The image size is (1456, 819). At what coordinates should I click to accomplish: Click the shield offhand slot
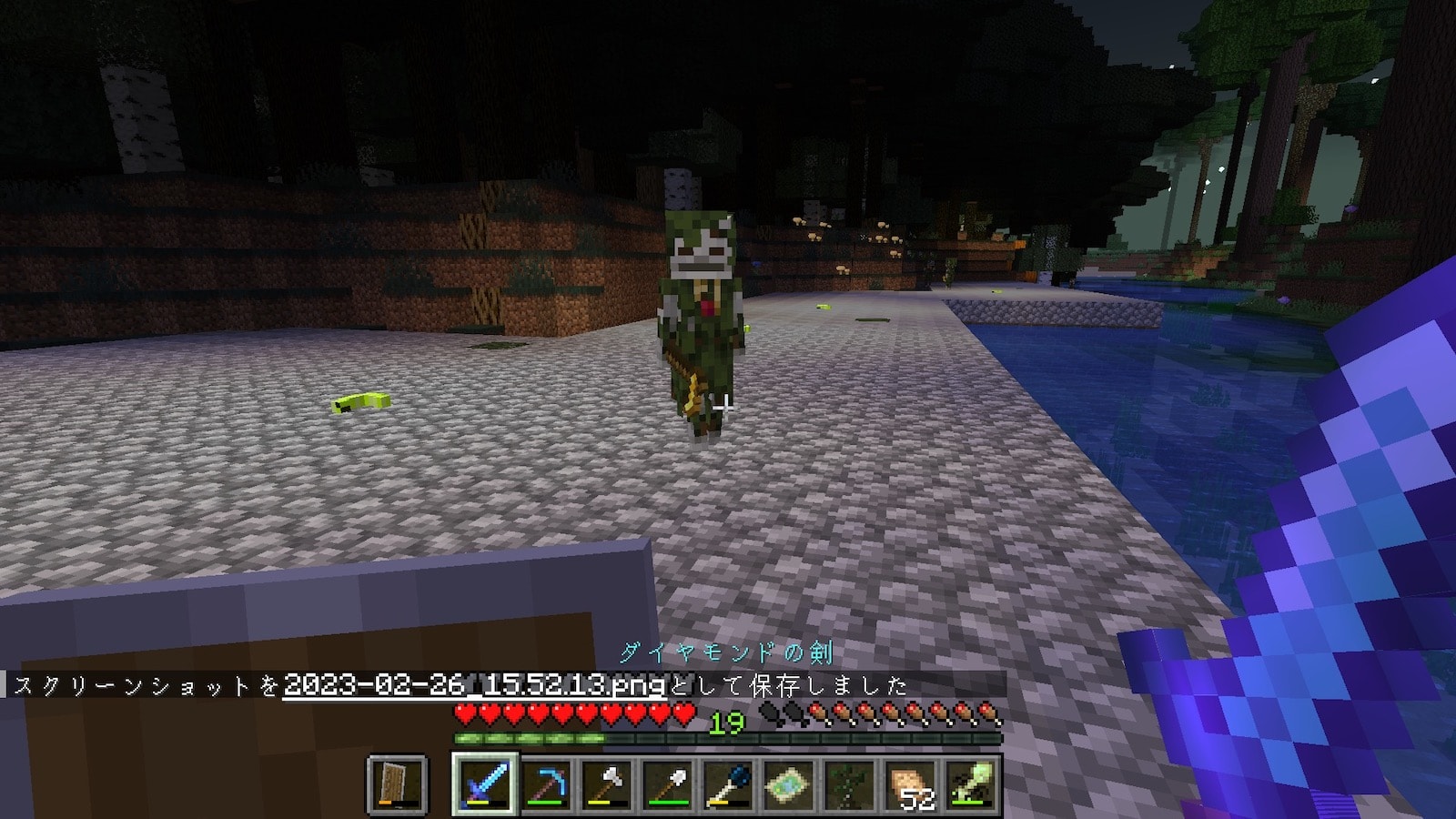coord(399,784)
